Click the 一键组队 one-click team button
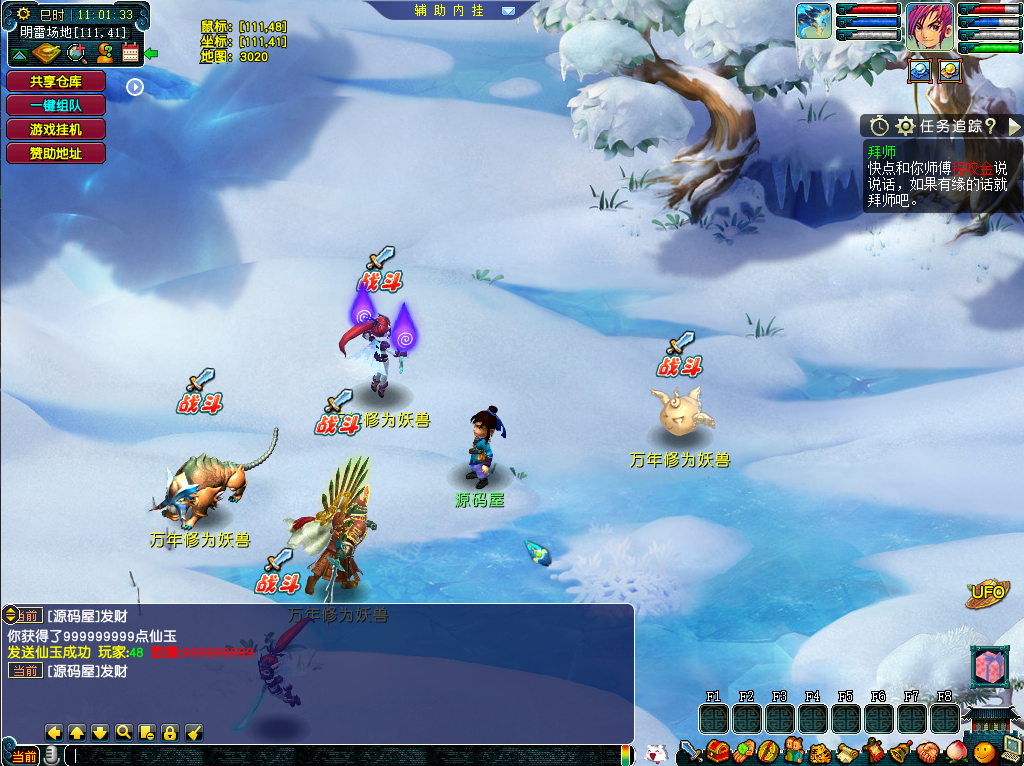This screenshot has height=766, width=1024. pos(55,105)
